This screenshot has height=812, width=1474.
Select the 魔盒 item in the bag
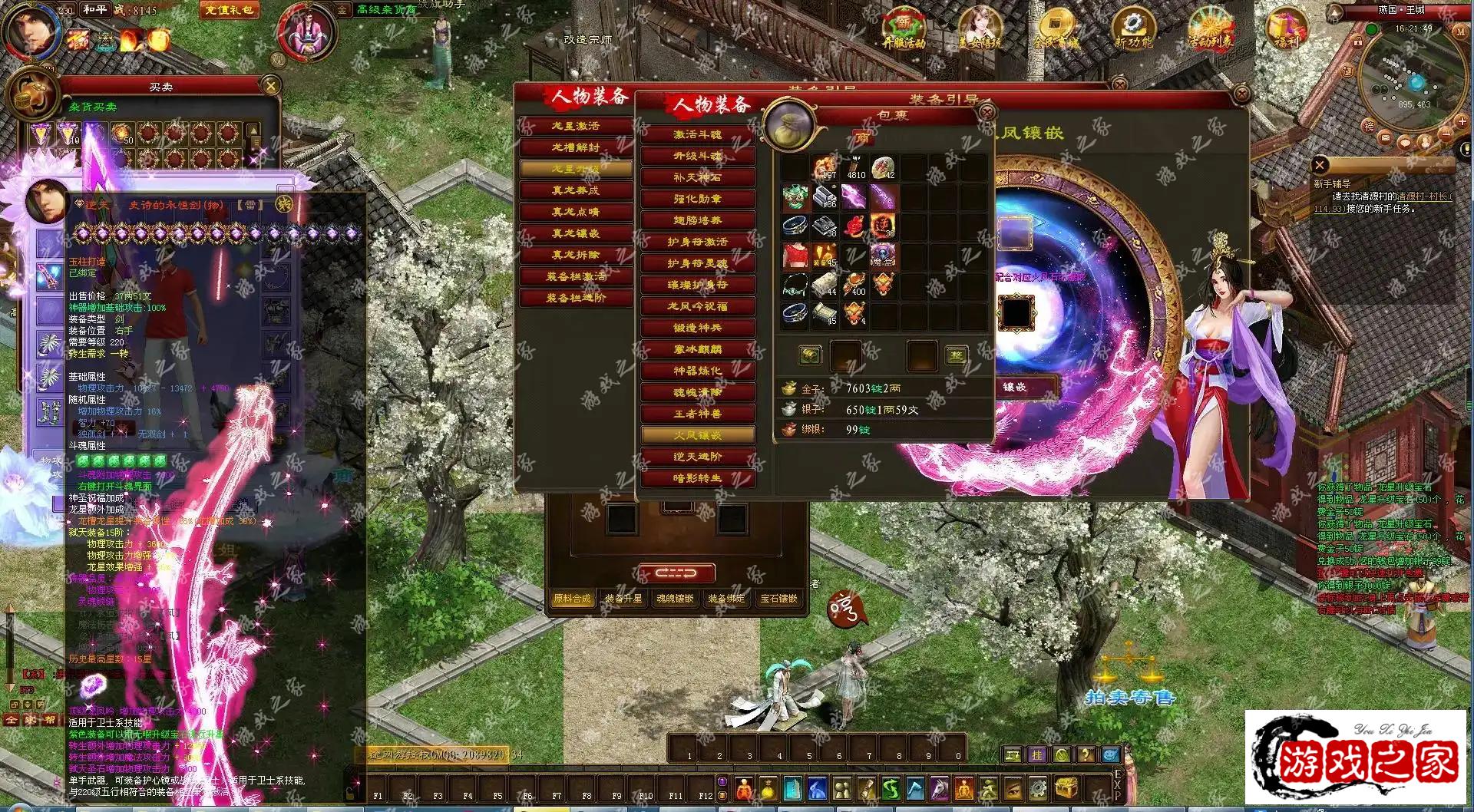(x=883, y=256)
